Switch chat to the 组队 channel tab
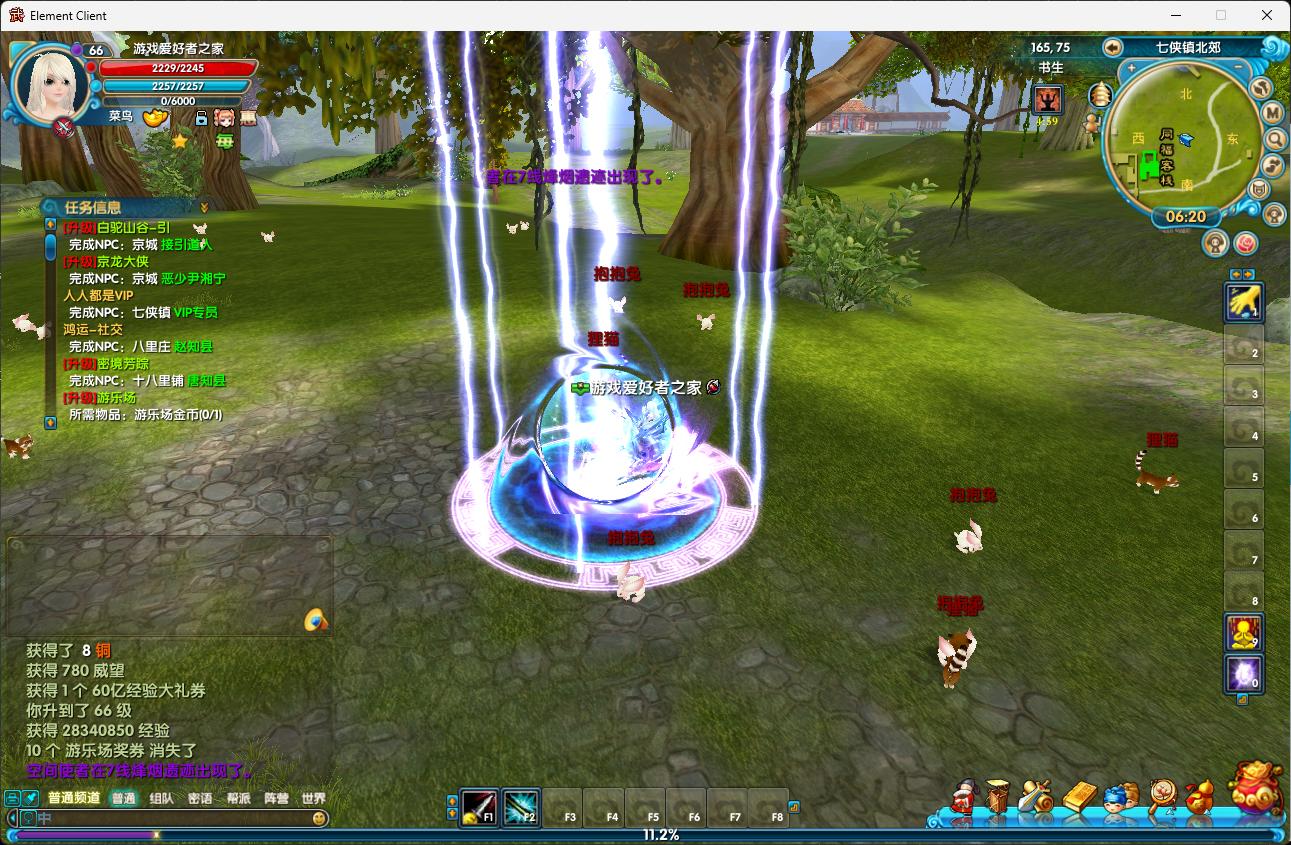 [x=161, y=798]
